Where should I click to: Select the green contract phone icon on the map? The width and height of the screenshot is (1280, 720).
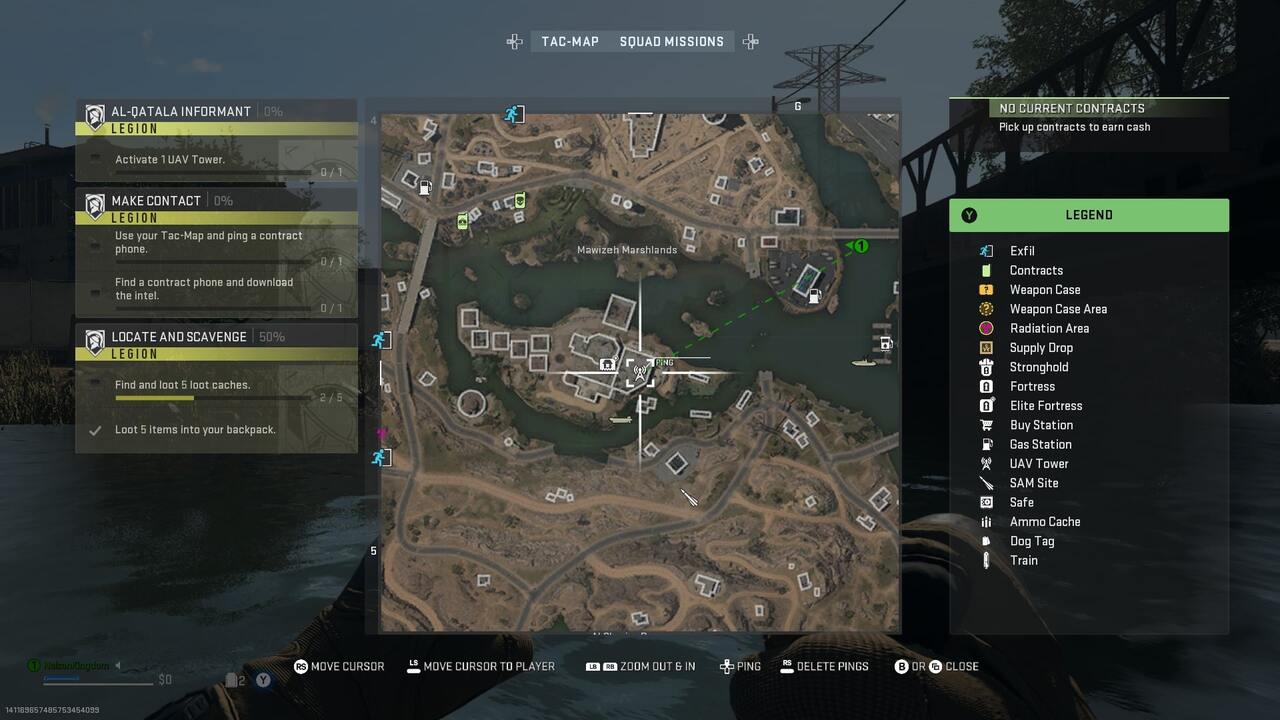coord(520,200)
